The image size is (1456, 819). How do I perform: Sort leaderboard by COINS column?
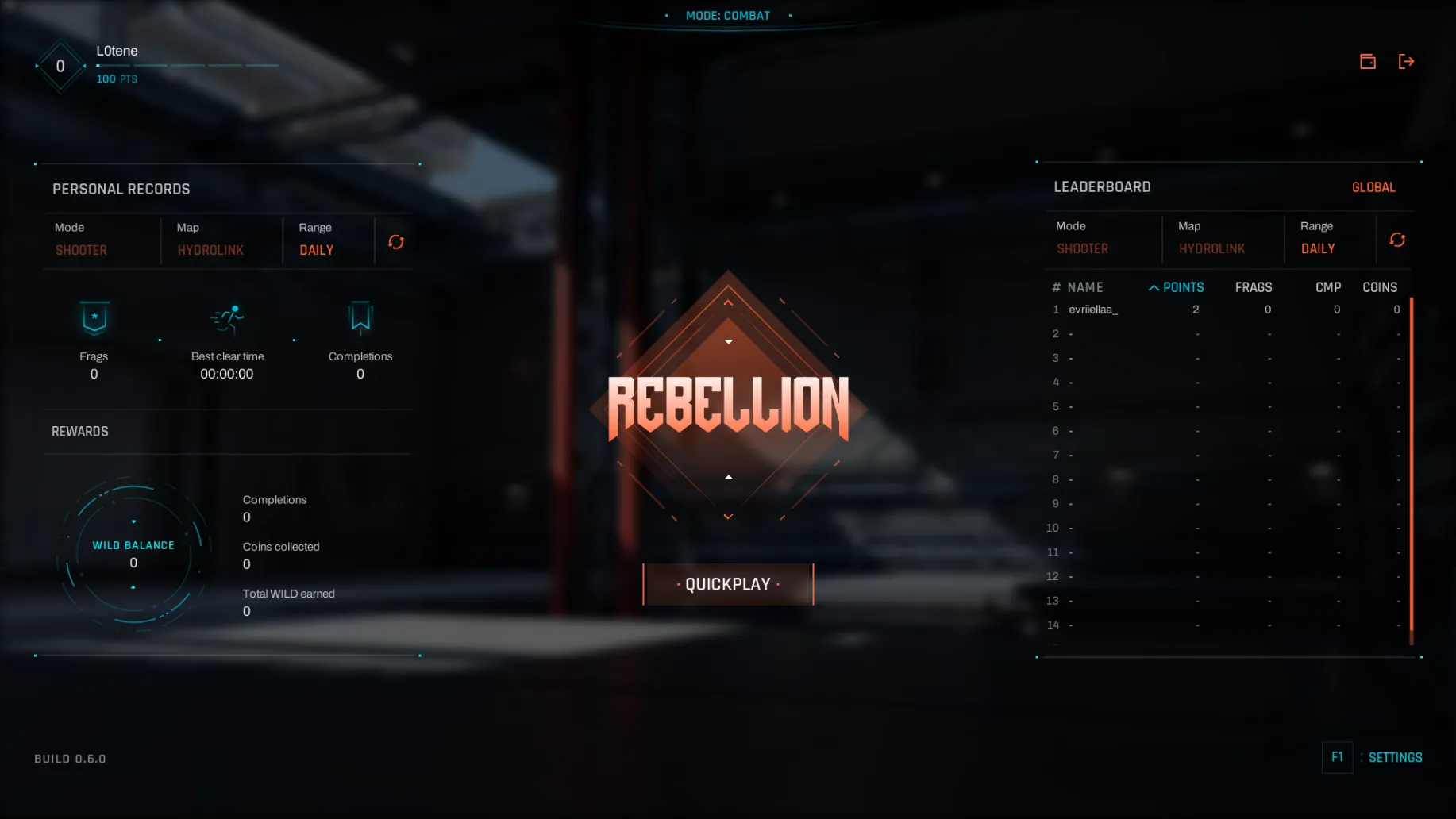click(1379, 287)
